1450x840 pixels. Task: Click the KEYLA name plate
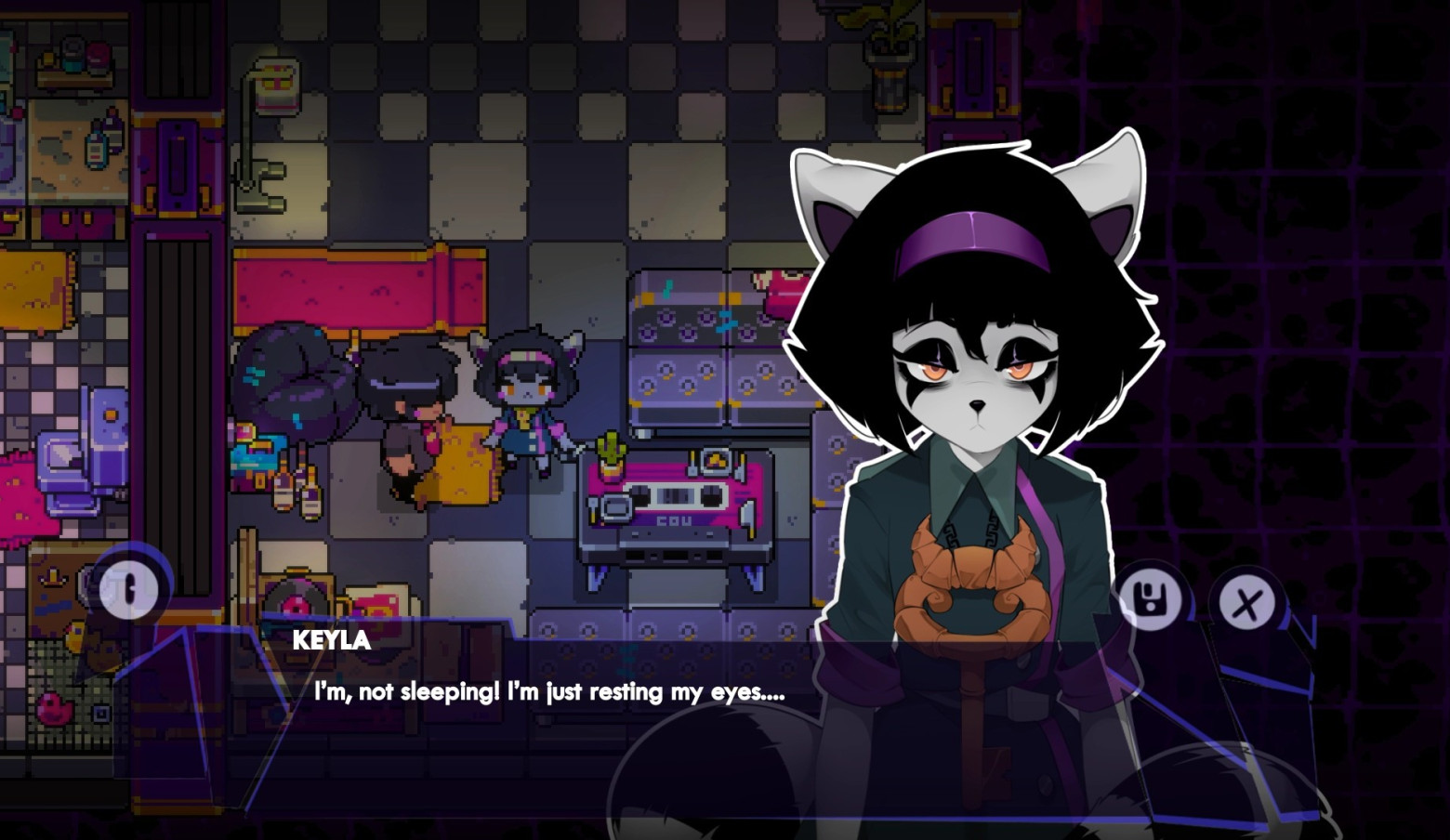pos(330,639)
